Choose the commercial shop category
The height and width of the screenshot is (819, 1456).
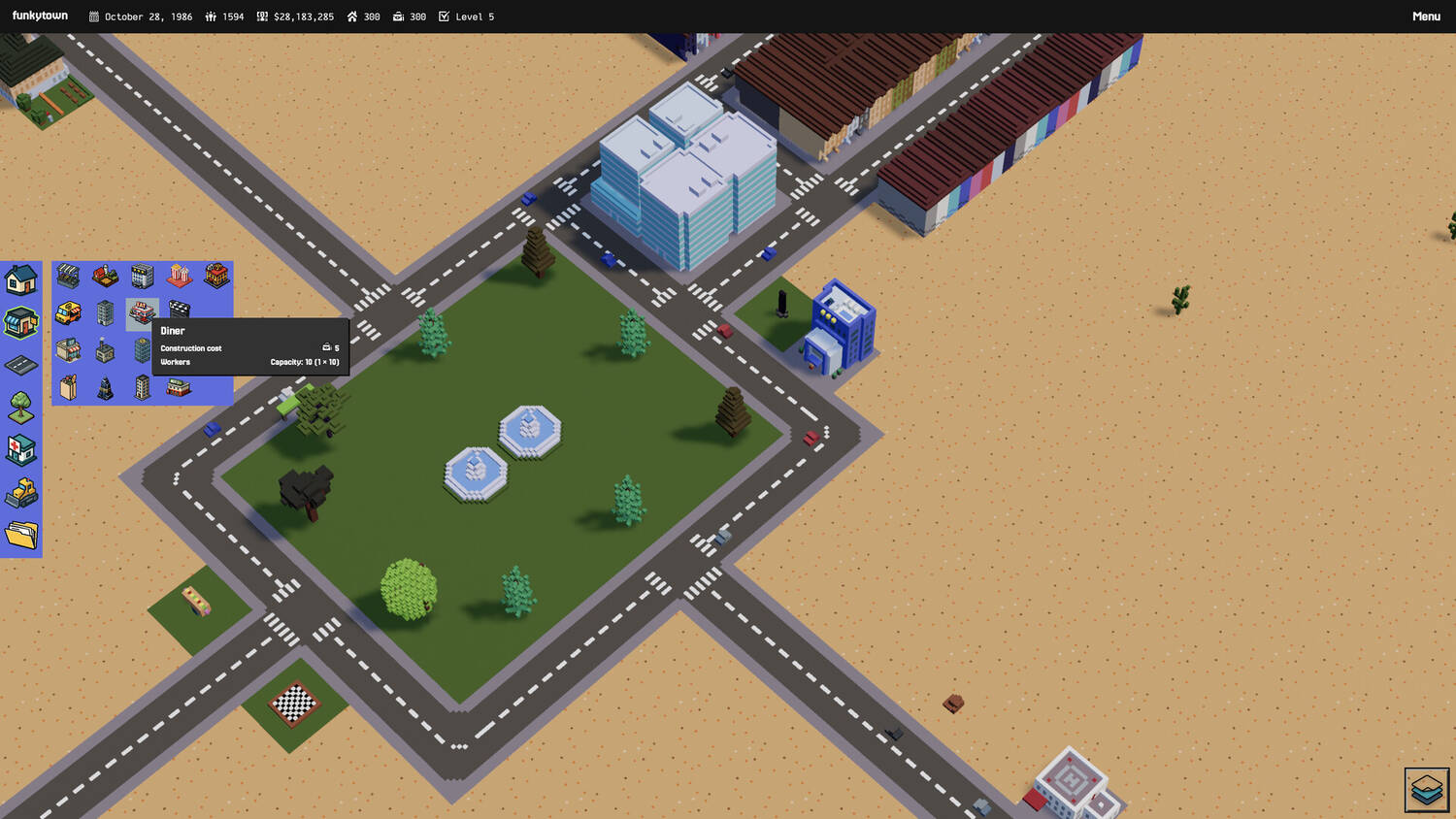pyautogui.click(x=21, y=322)
